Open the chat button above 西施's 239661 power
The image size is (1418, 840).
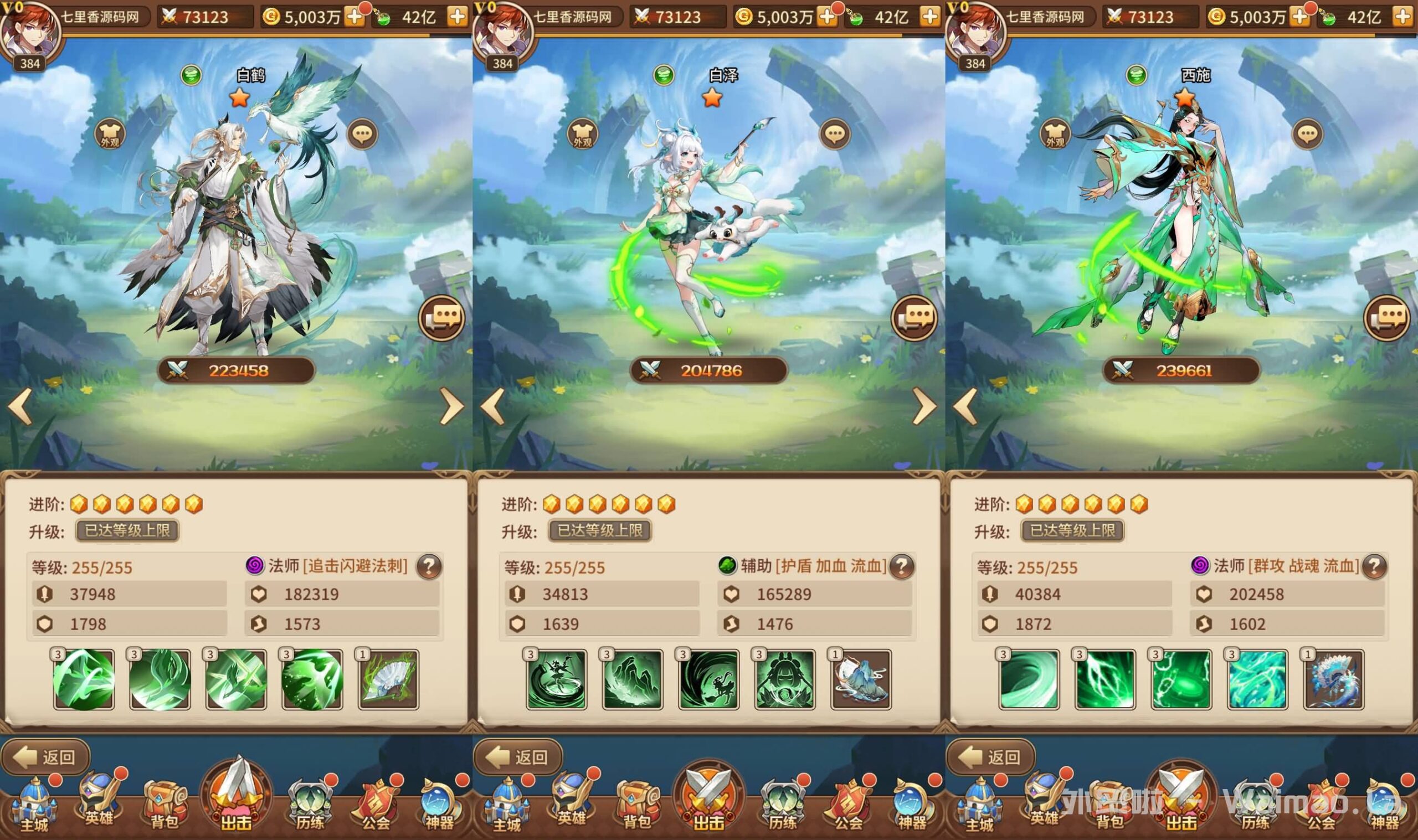[1387, 318]
